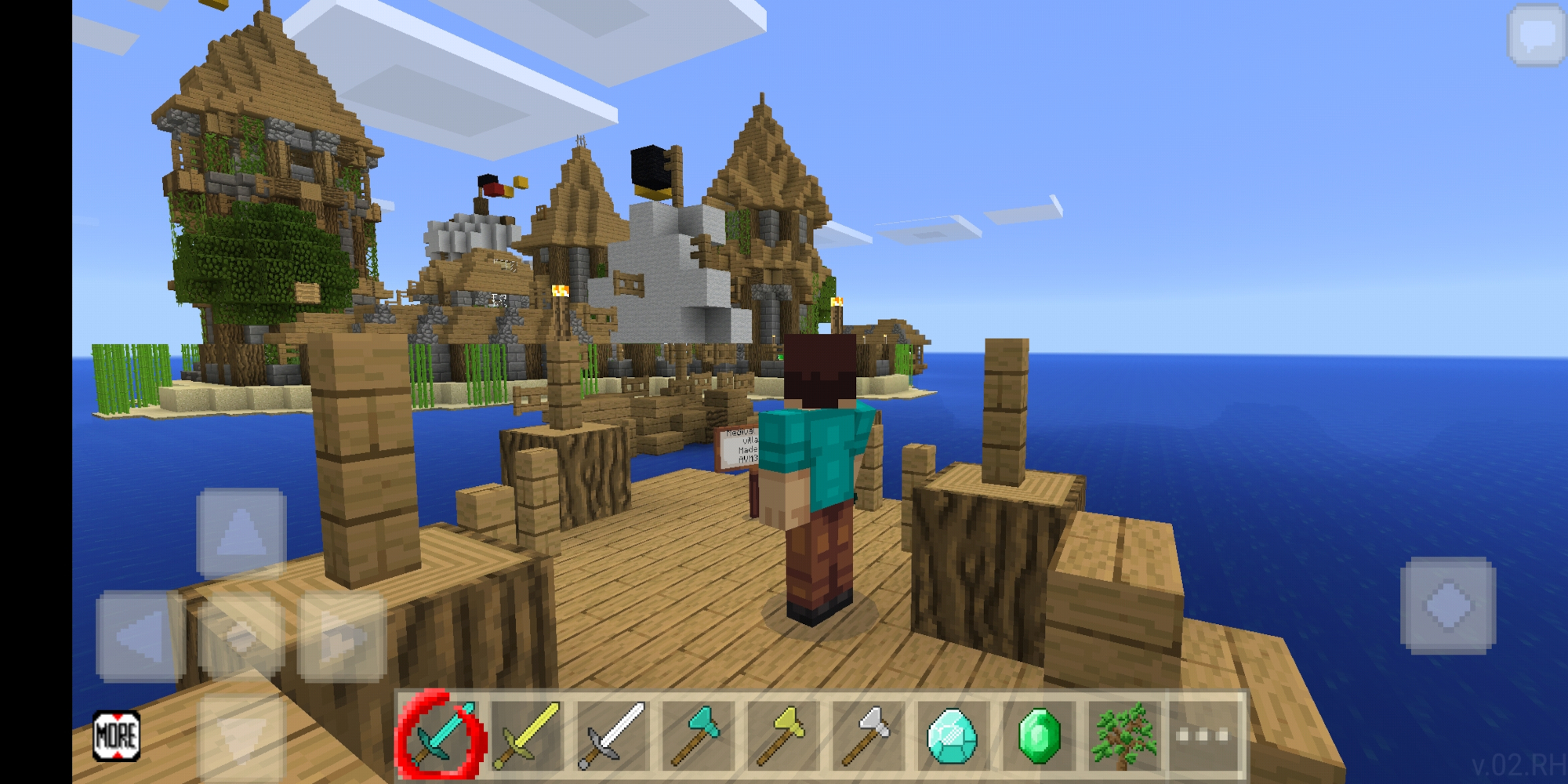Tap the center d-pad button
Image resolution: width=1568 pixels, height=784 pixels.
241,636
